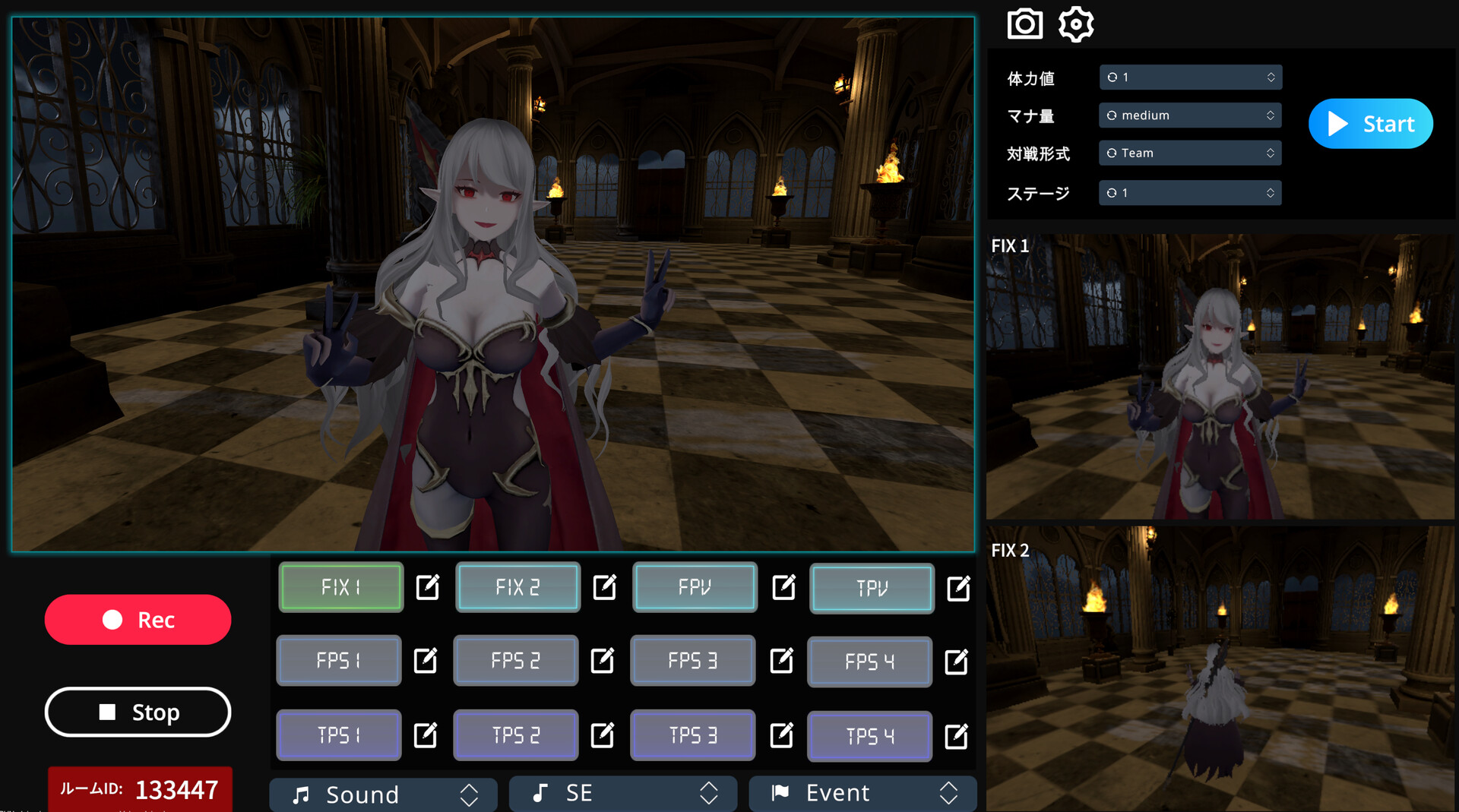Edit the TPS 4 camera settings
Image resolution: width=1459 pixels, height=812 pixels.
click(957, 735)
